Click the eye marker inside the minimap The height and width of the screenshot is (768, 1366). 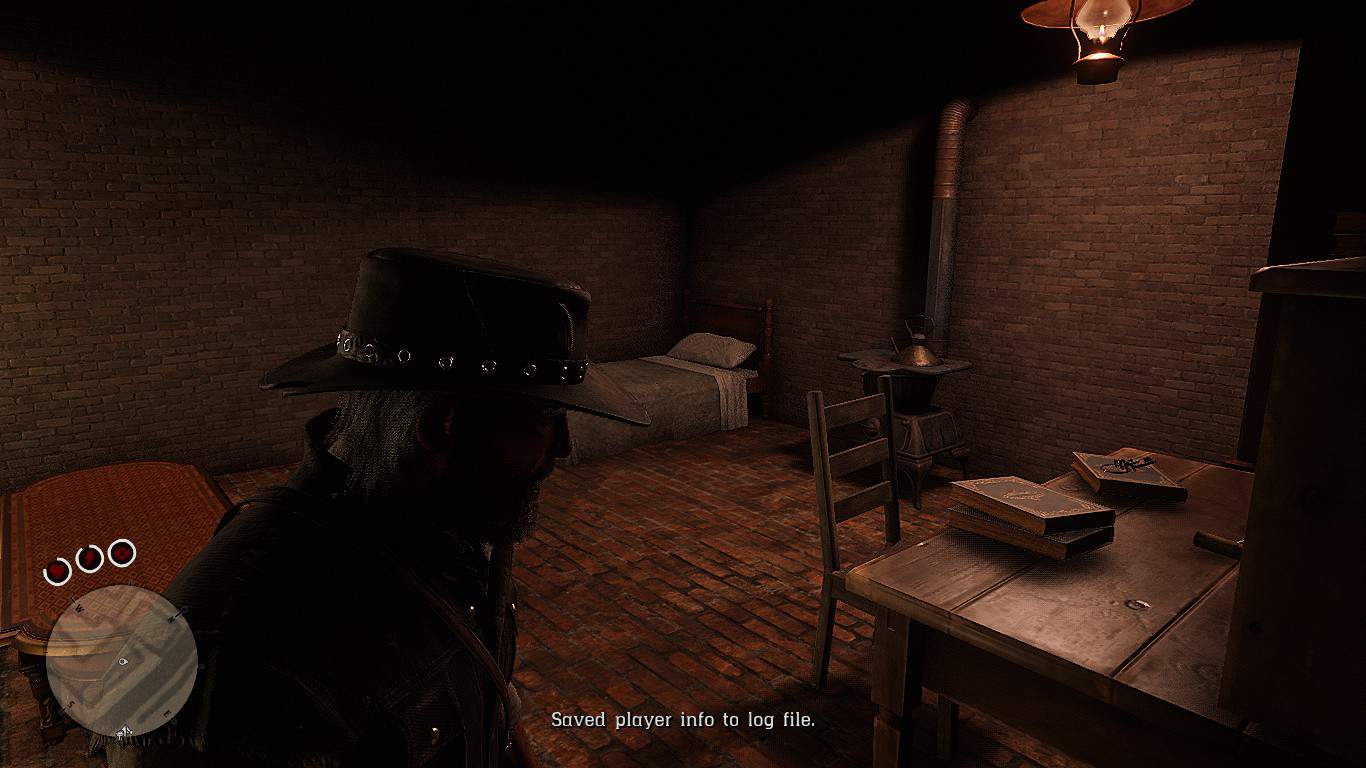pos(122,661)
